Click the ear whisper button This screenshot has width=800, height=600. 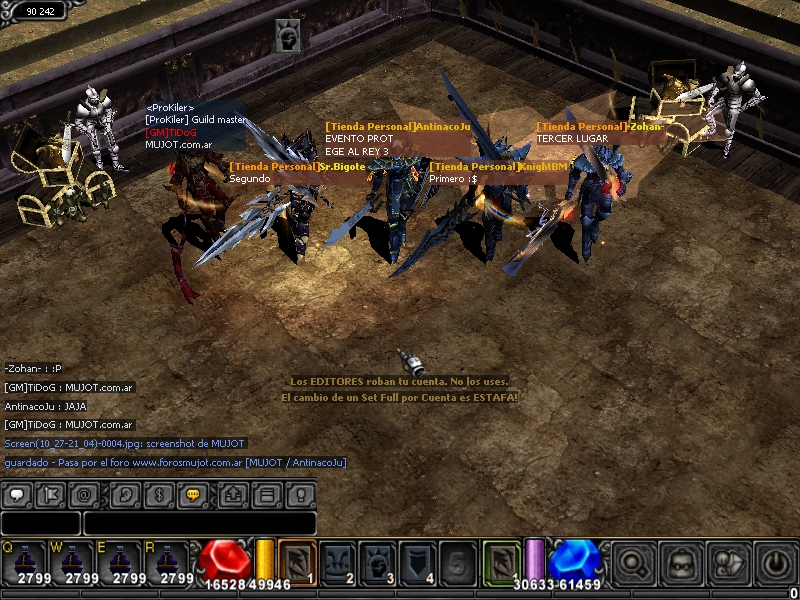pyautogui.click(x=123, y=495)
